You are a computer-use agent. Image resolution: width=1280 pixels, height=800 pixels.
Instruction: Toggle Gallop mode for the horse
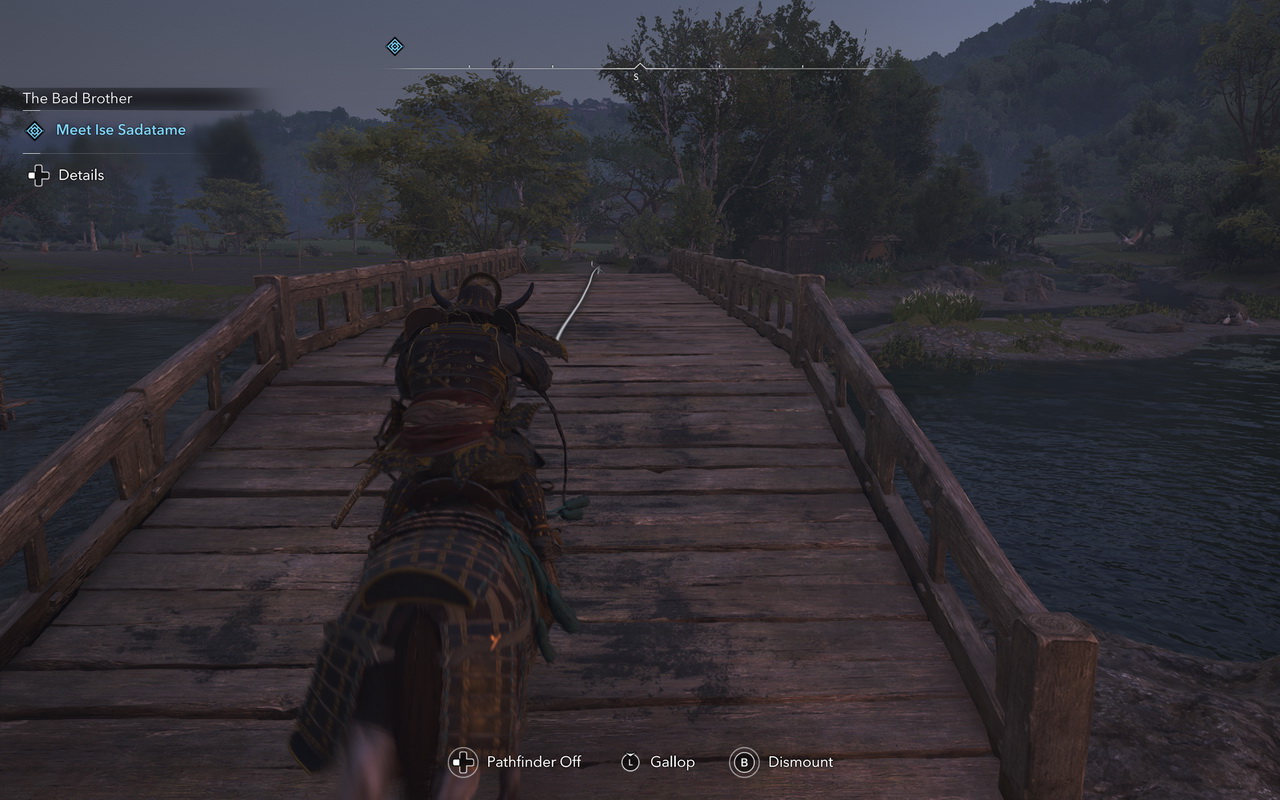click(631, 762)
